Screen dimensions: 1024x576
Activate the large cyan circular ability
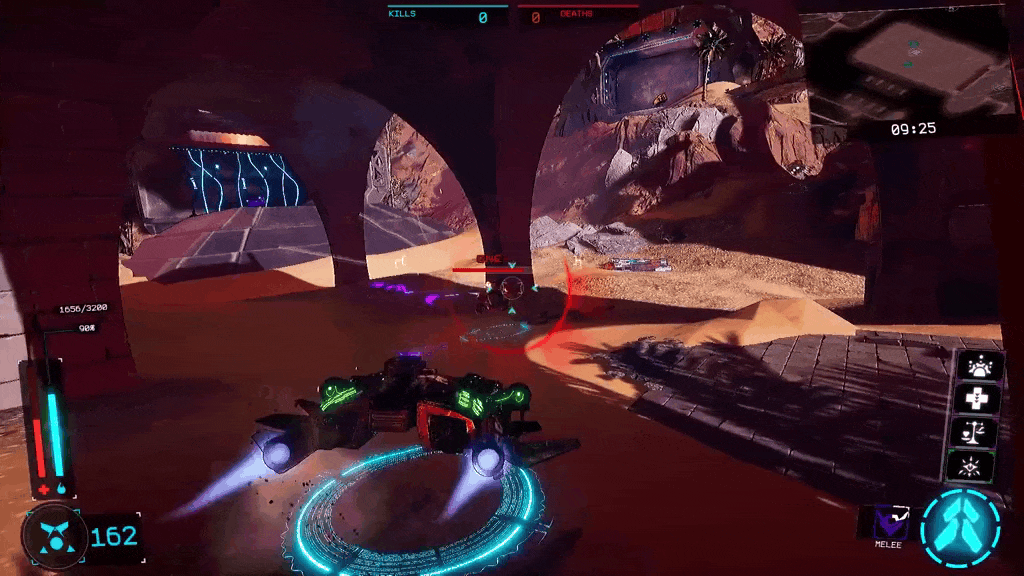tap(959, 527)
